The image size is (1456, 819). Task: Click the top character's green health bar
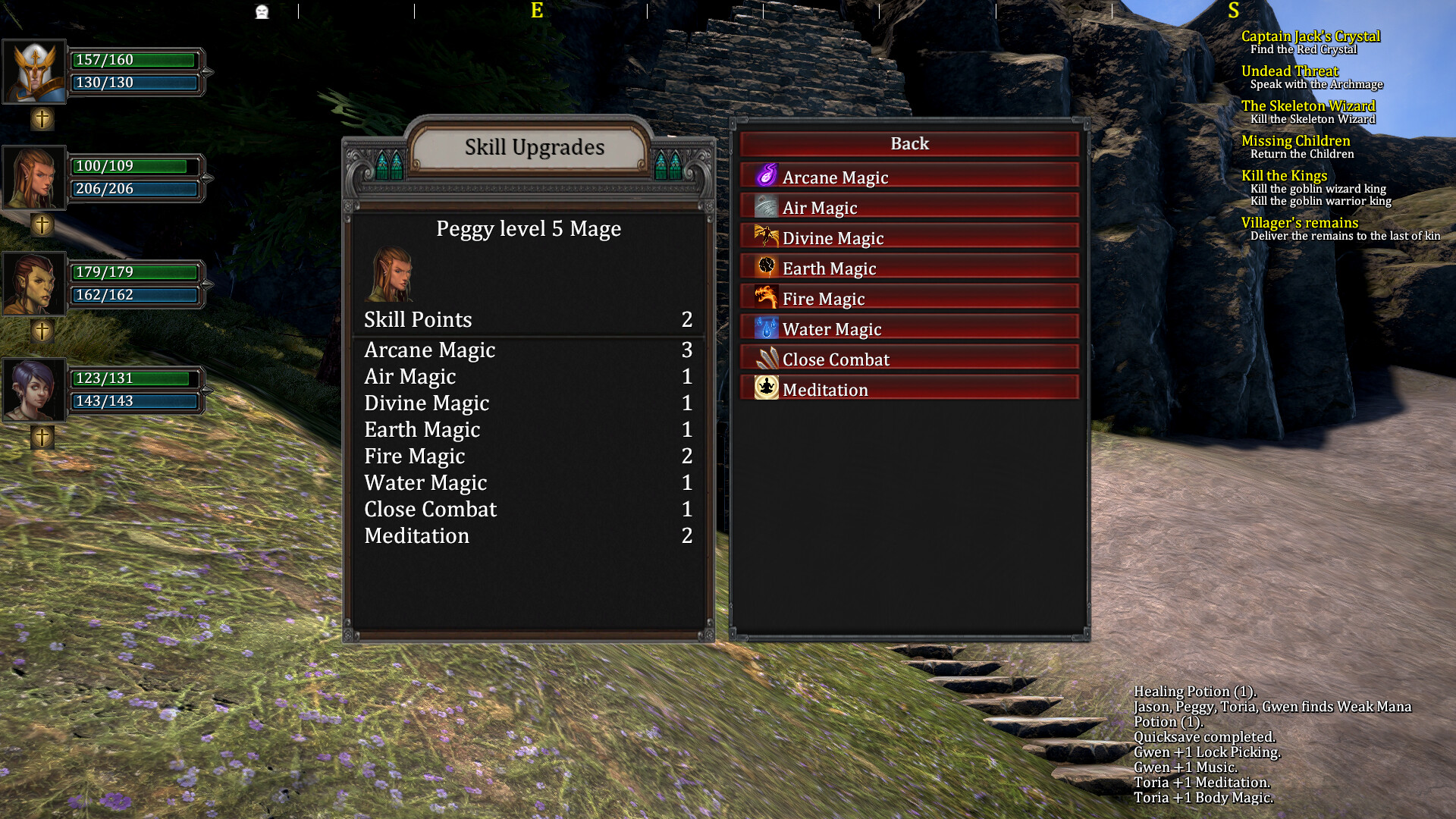click(x=135, y=61)
